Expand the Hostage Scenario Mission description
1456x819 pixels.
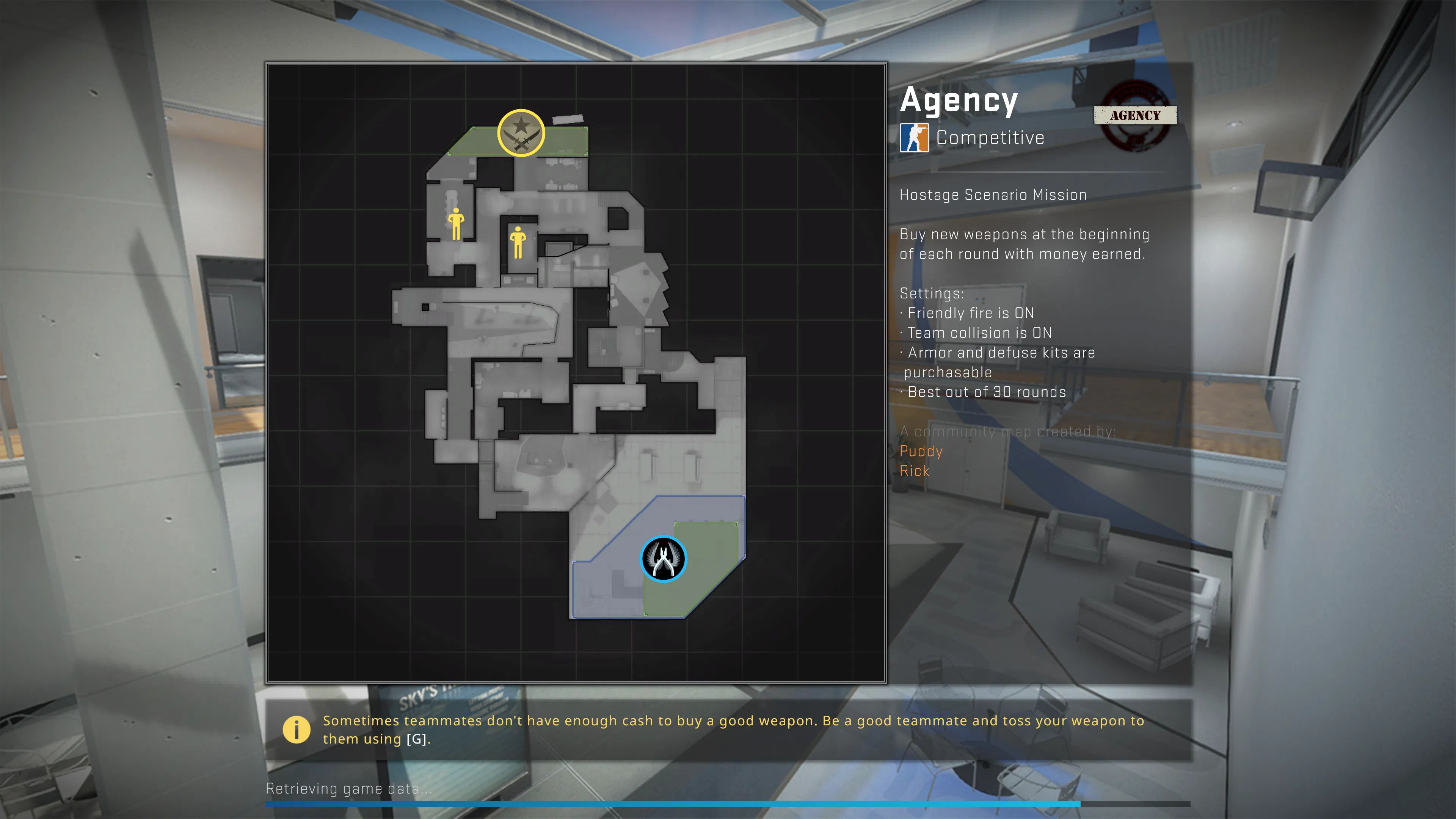993,195
